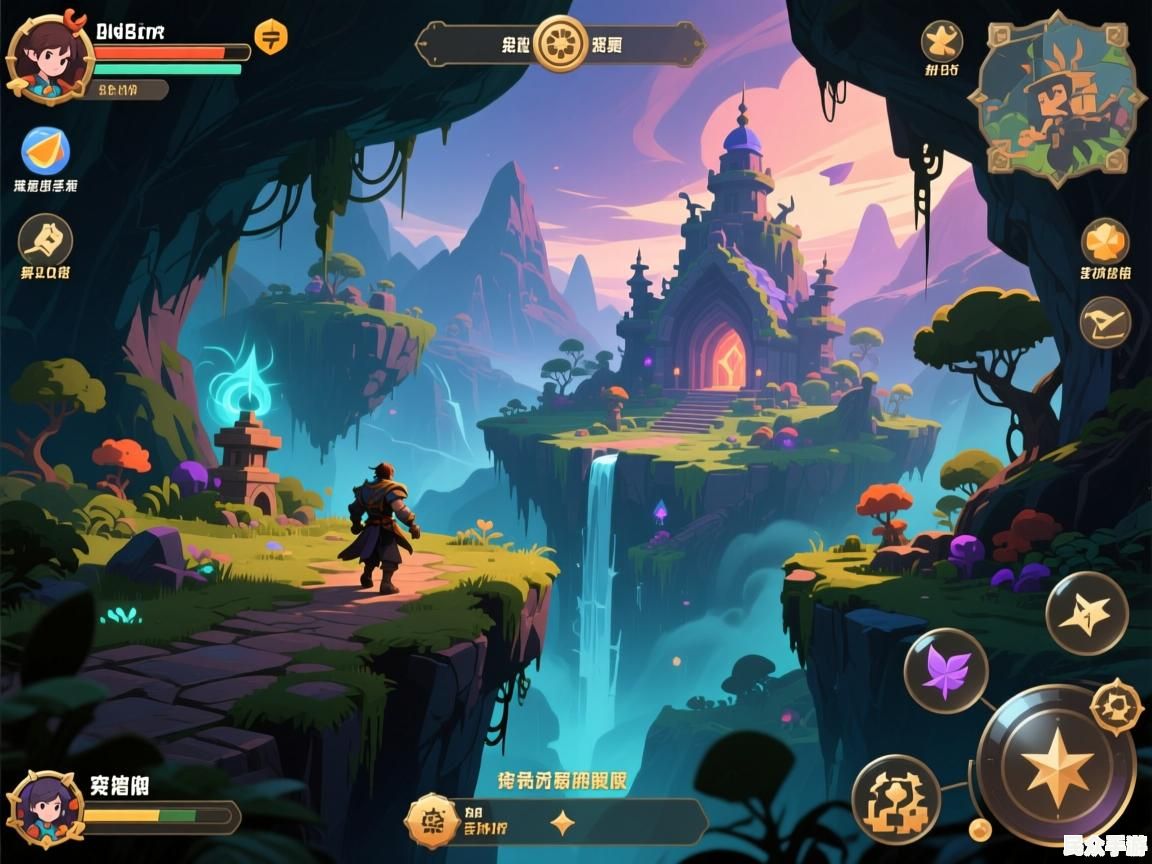Viewport: 1152px width, 864px height.
Task: Select the round orange gem icon
Action: (x=1105, y=241)
